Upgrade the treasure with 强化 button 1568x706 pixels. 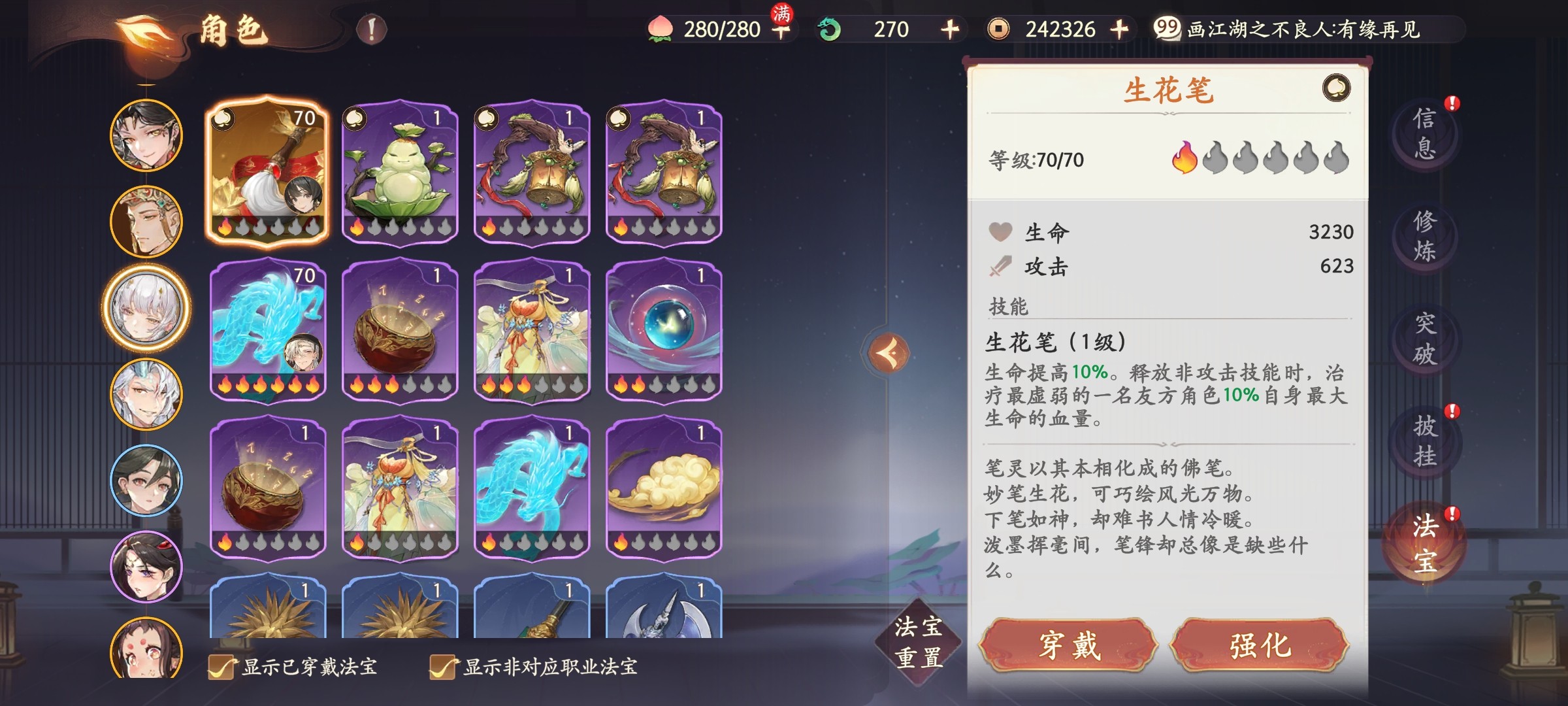(x=1260, y=646)
